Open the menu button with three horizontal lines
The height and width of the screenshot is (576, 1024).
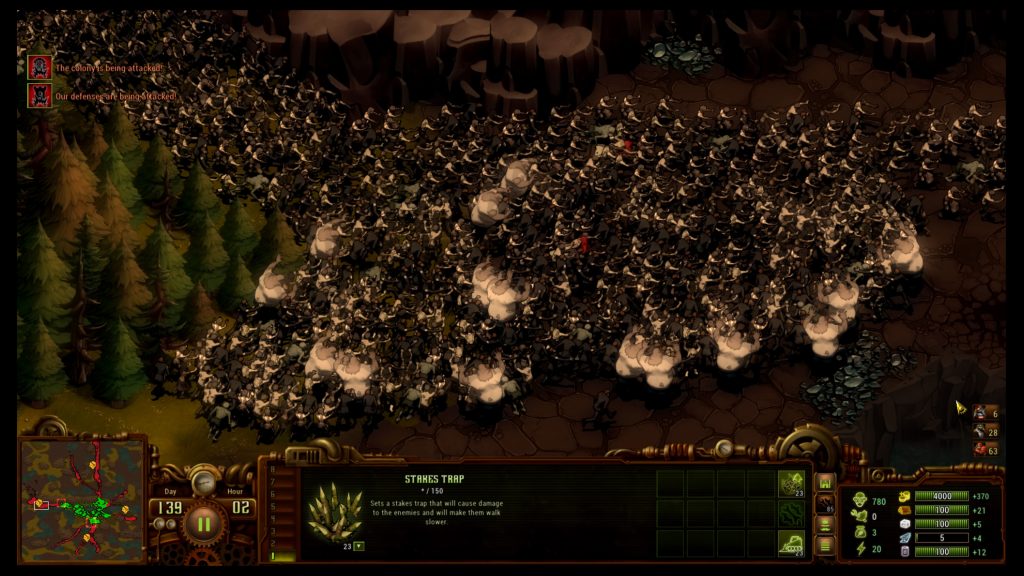point(826,545)
